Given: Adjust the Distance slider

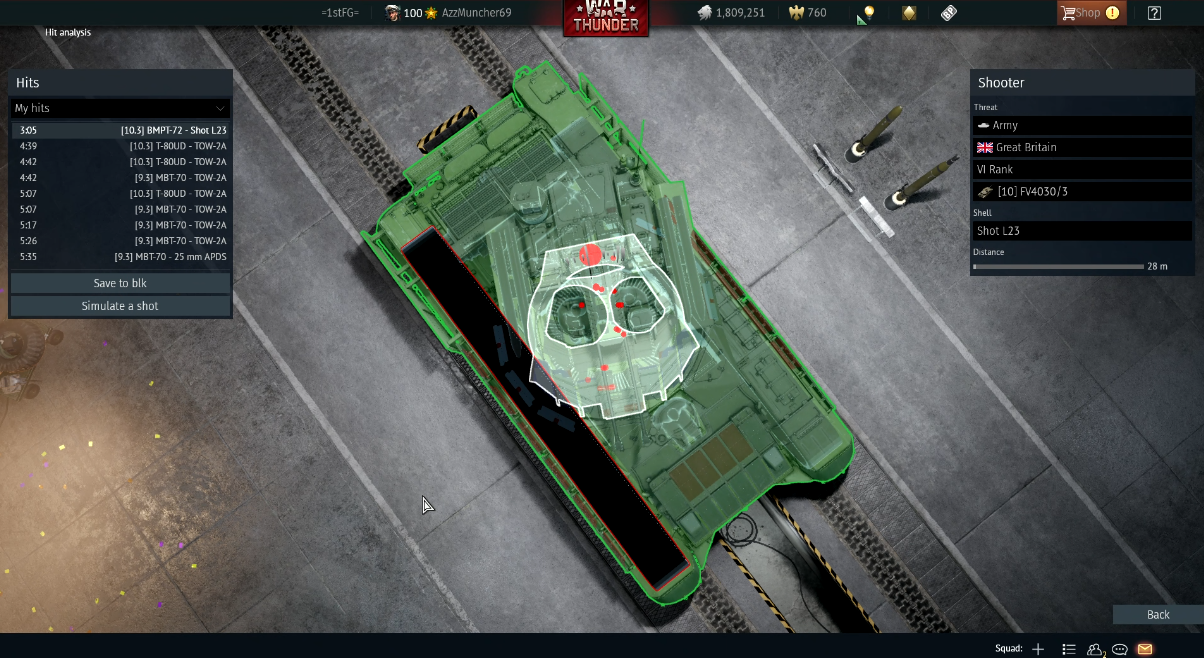Looking at the screenshot, I should click(1058, 267).
